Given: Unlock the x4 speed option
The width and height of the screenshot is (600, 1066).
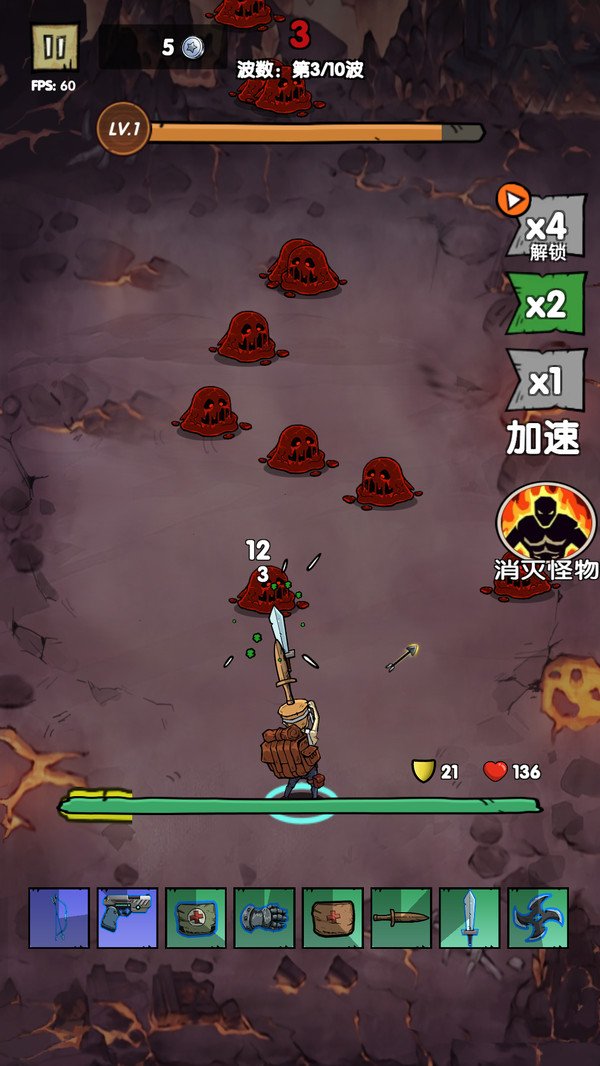Looking at the screenshot, I should (x=545, y=227).
